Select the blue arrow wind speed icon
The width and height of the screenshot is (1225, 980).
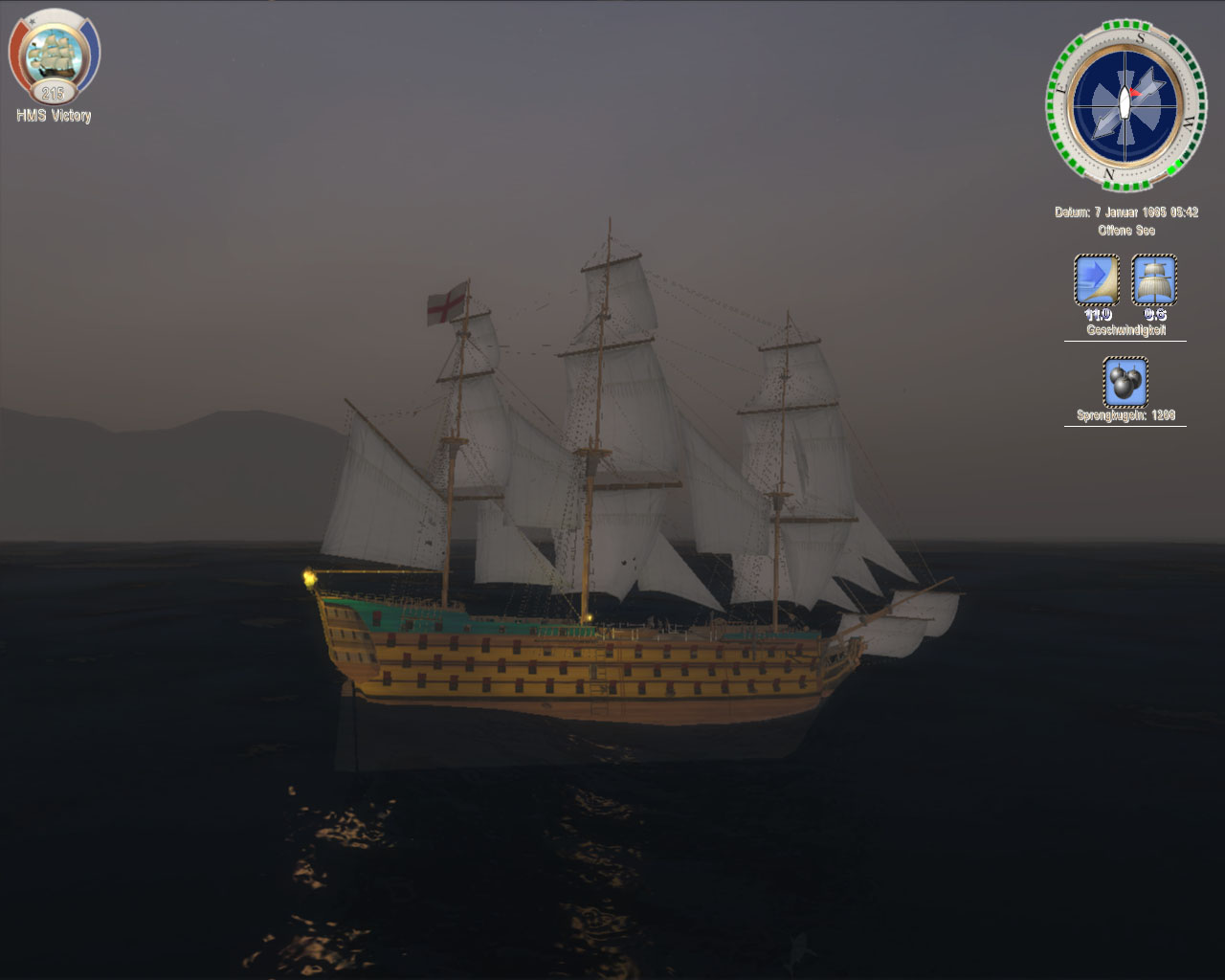click(x=1097, y=278)
